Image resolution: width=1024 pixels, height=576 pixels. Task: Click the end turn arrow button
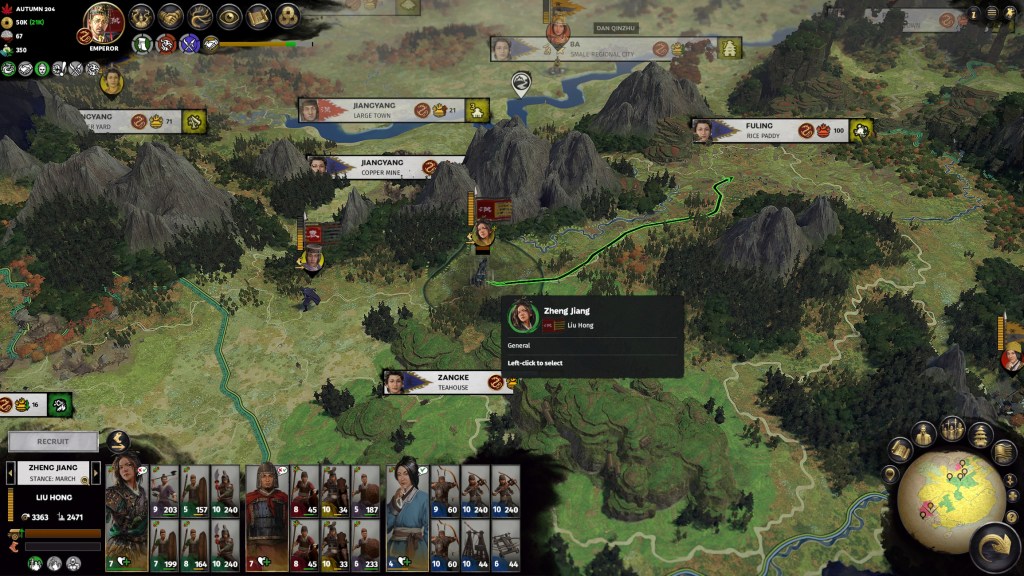[993, 547]
